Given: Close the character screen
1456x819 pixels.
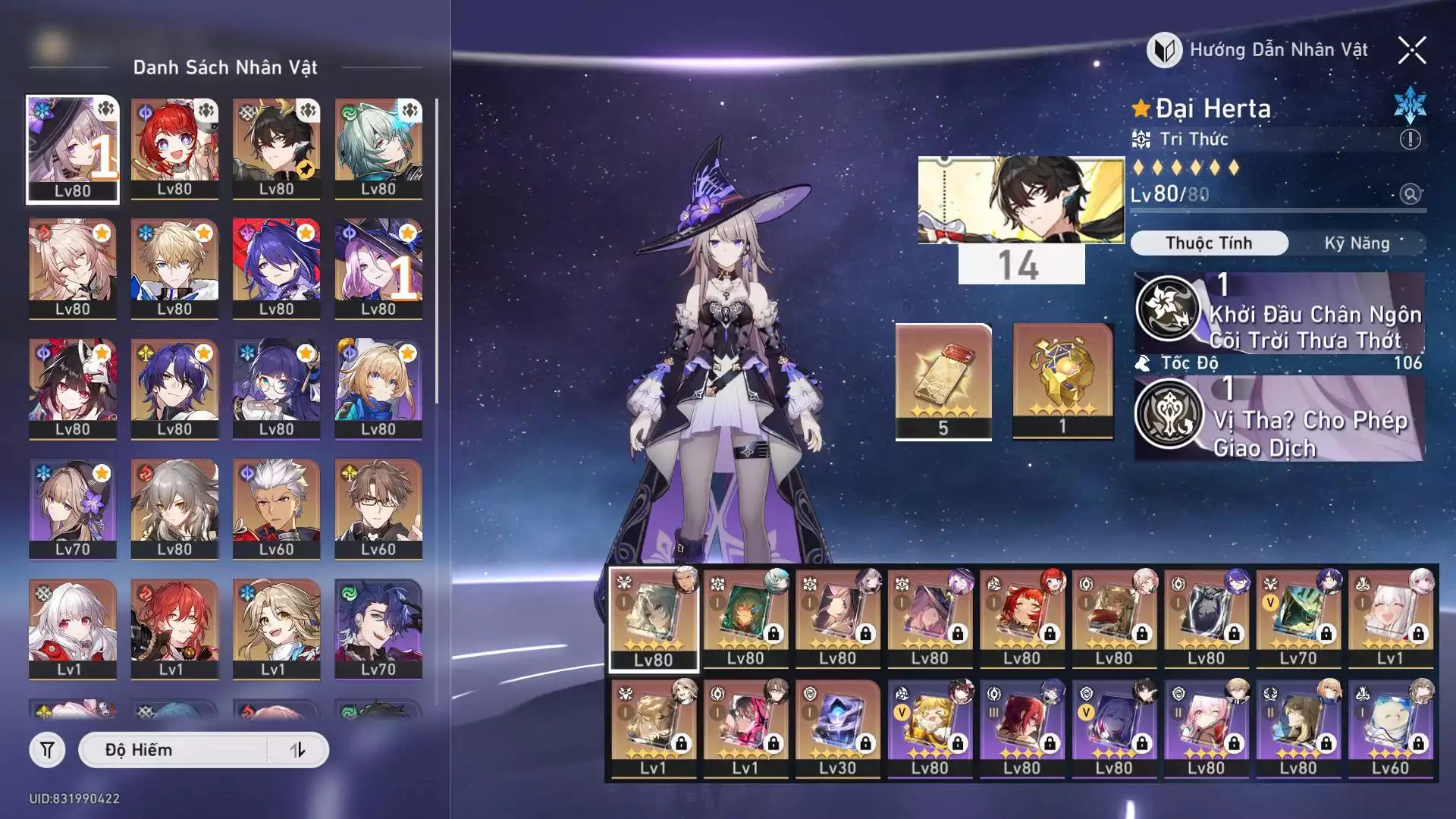Looking at the screenshot, I should pyautogui.click(x=1411, y=51).
